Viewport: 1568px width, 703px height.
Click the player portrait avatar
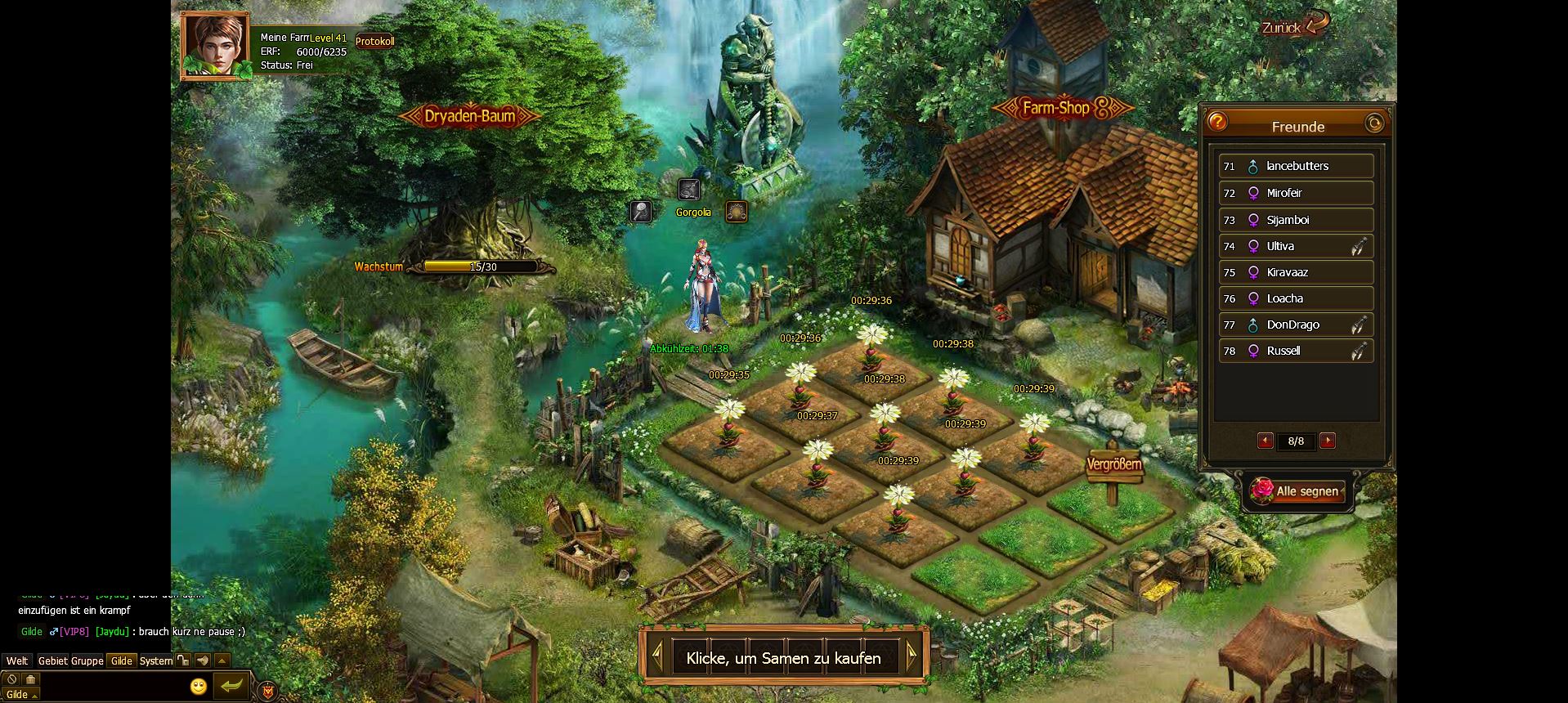click(x=214, y=45)
